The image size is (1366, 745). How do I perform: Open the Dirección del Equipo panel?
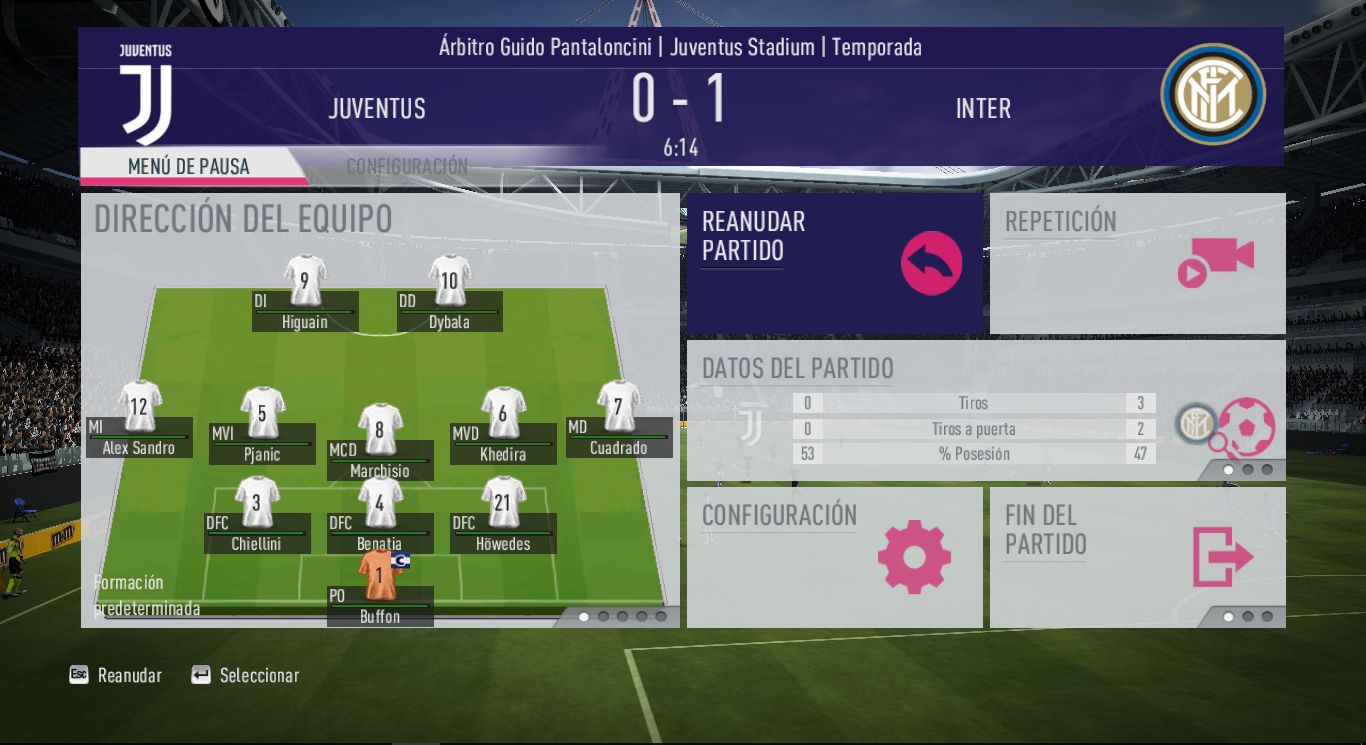[243, 219]
